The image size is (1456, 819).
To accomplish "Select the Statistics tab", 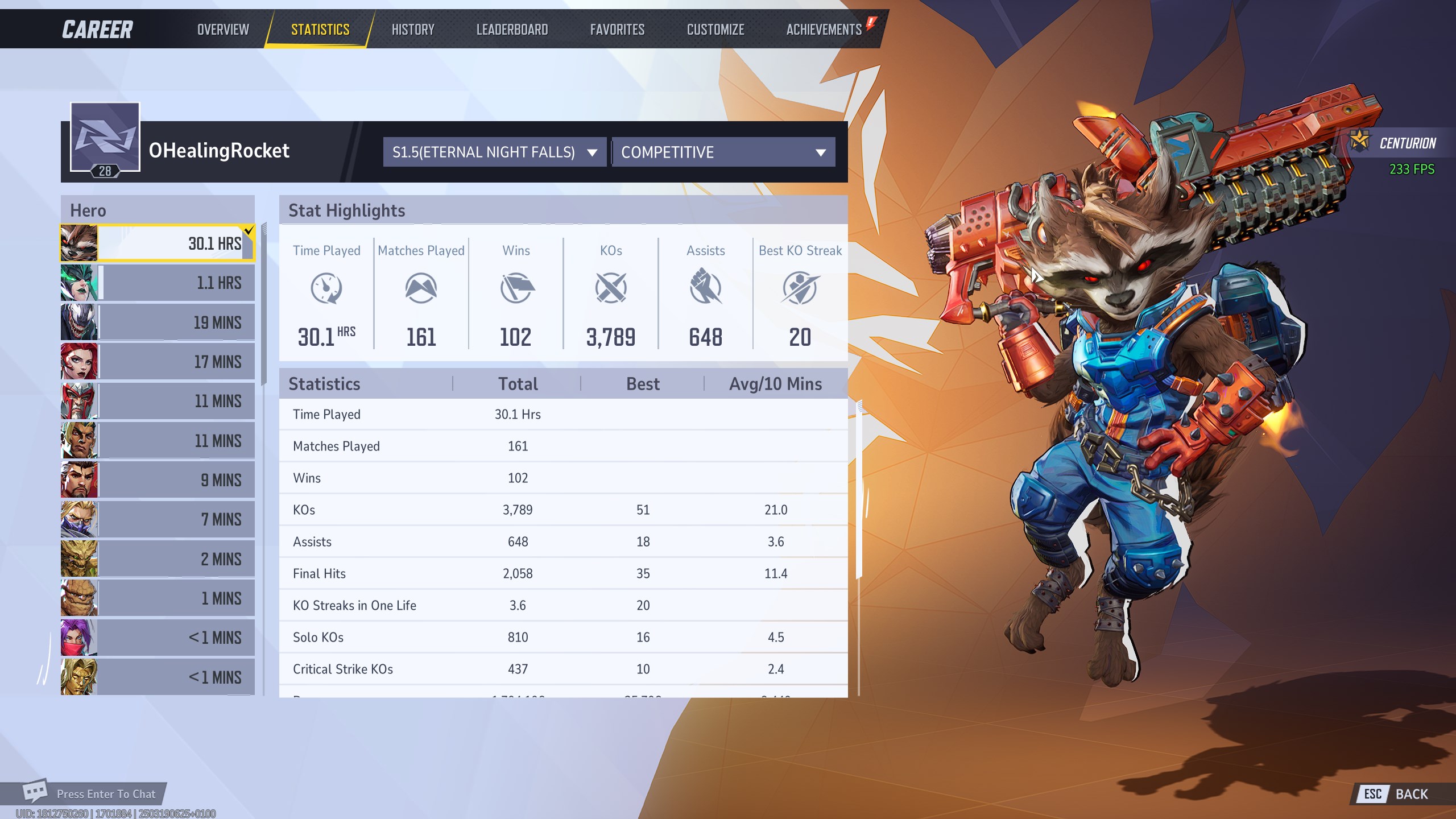I will [320, 30].
